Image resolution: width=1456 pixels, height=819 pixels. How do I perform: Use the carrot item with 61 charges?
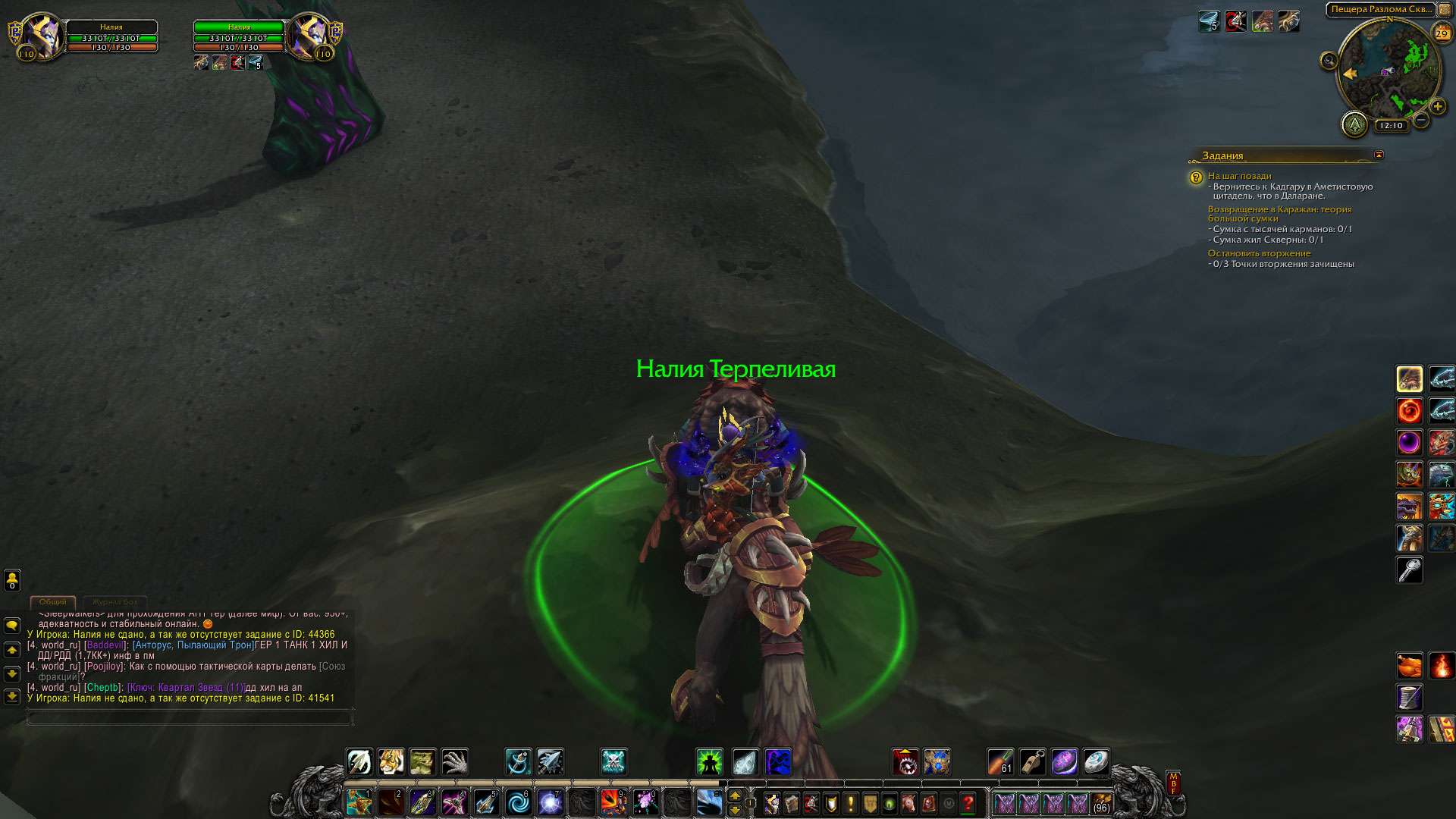point(1000,762)
